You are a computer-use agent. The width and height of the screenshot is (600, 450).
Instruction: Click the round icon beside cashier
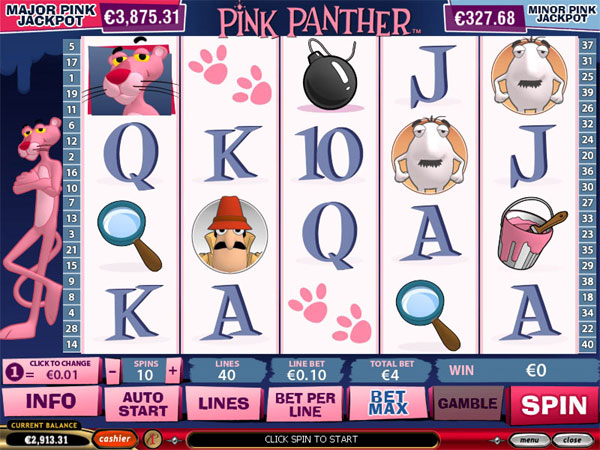(x=153, y=438)
